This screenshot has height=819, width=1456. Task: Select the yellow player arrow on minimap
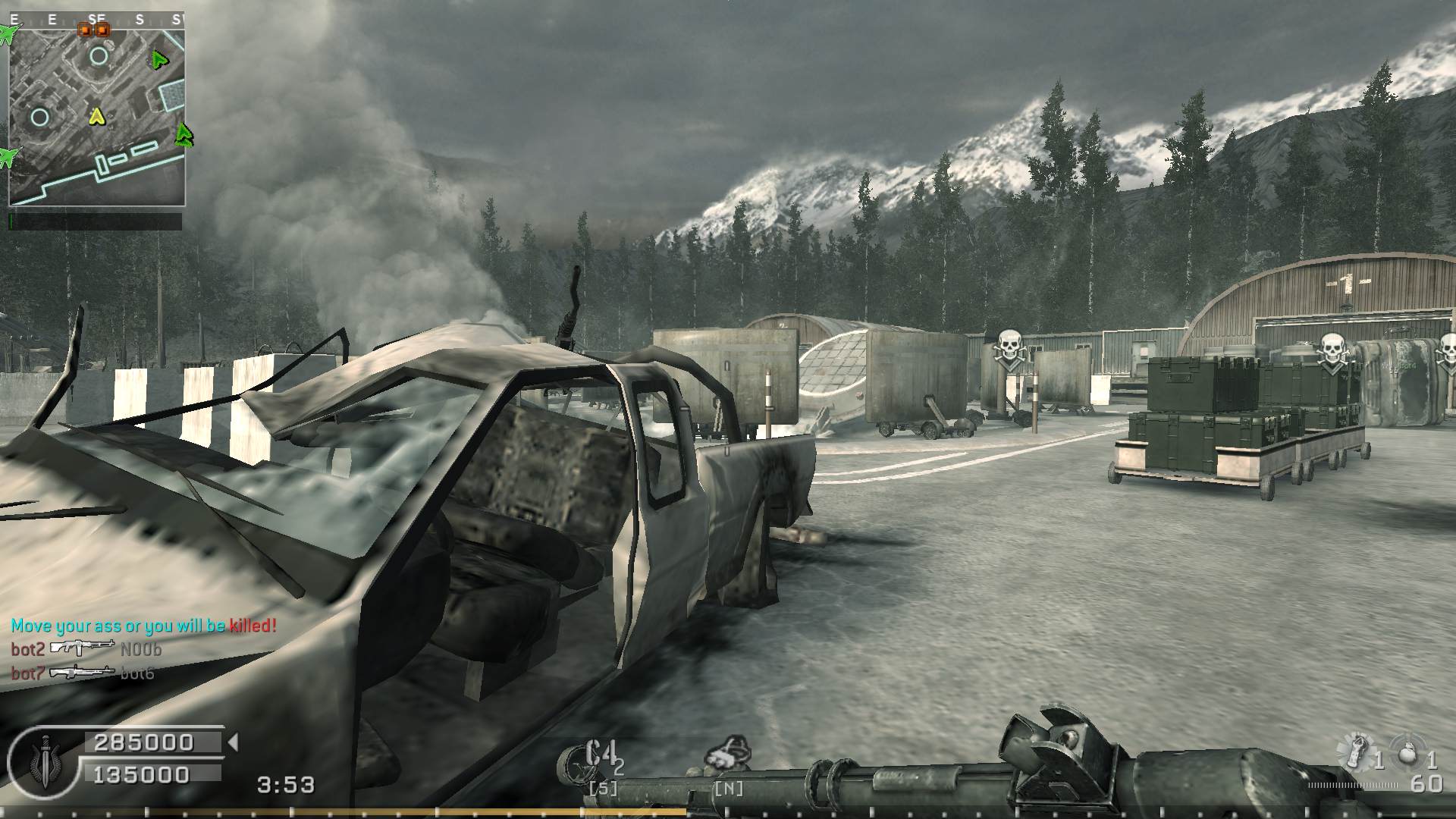96,116
